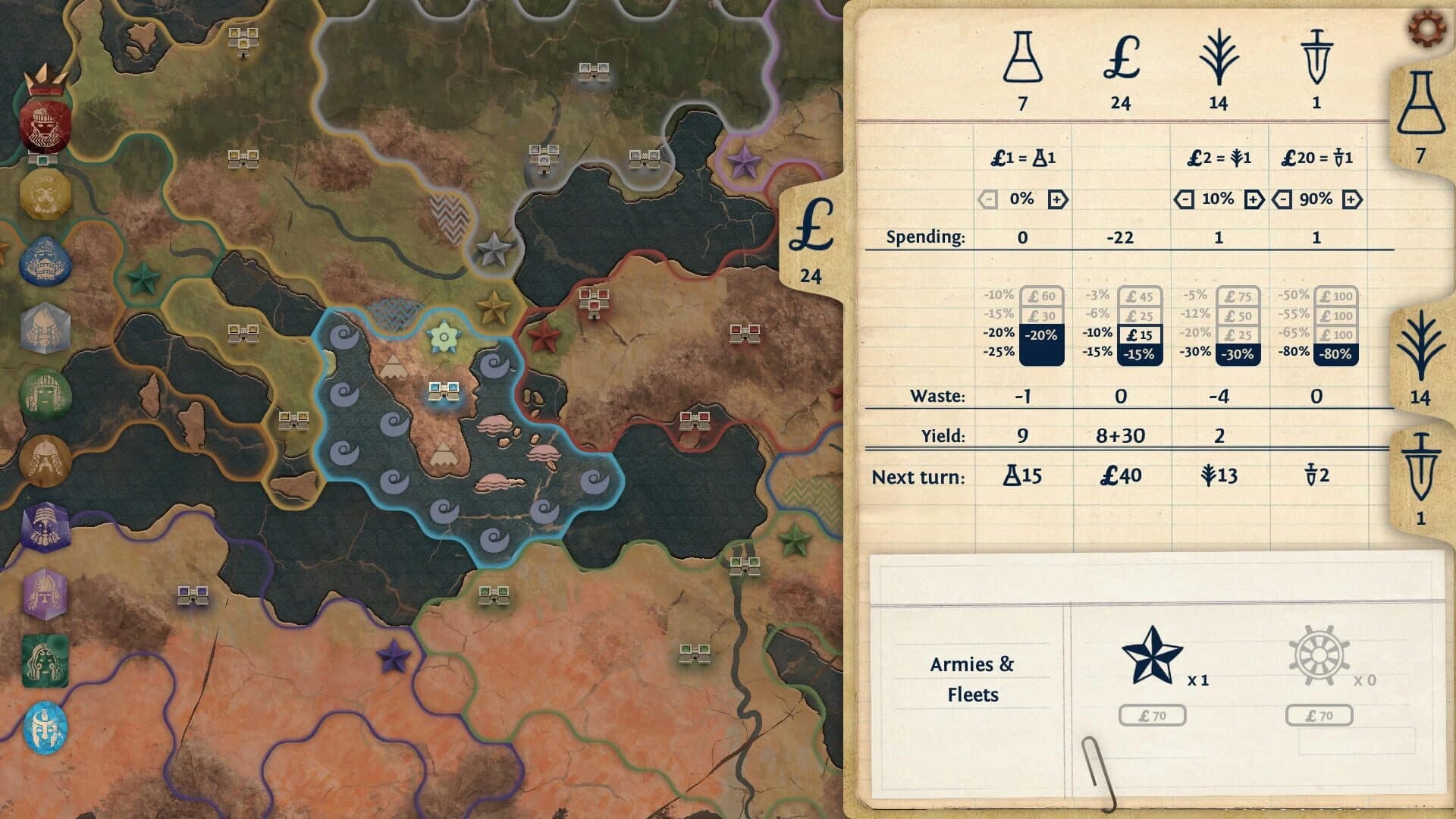This screenshot has height=819, width=1456.
Task: Click the £70 army recruitment button
Action: click(x=1153, y=714)
